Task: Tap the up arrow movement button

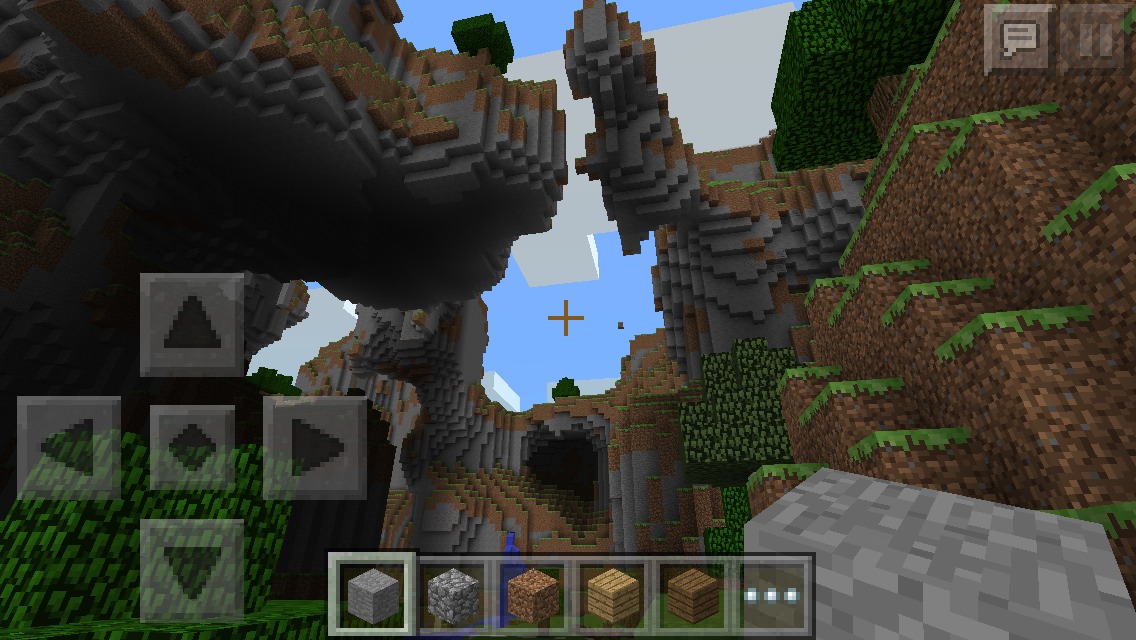Action: click(192, 325)
